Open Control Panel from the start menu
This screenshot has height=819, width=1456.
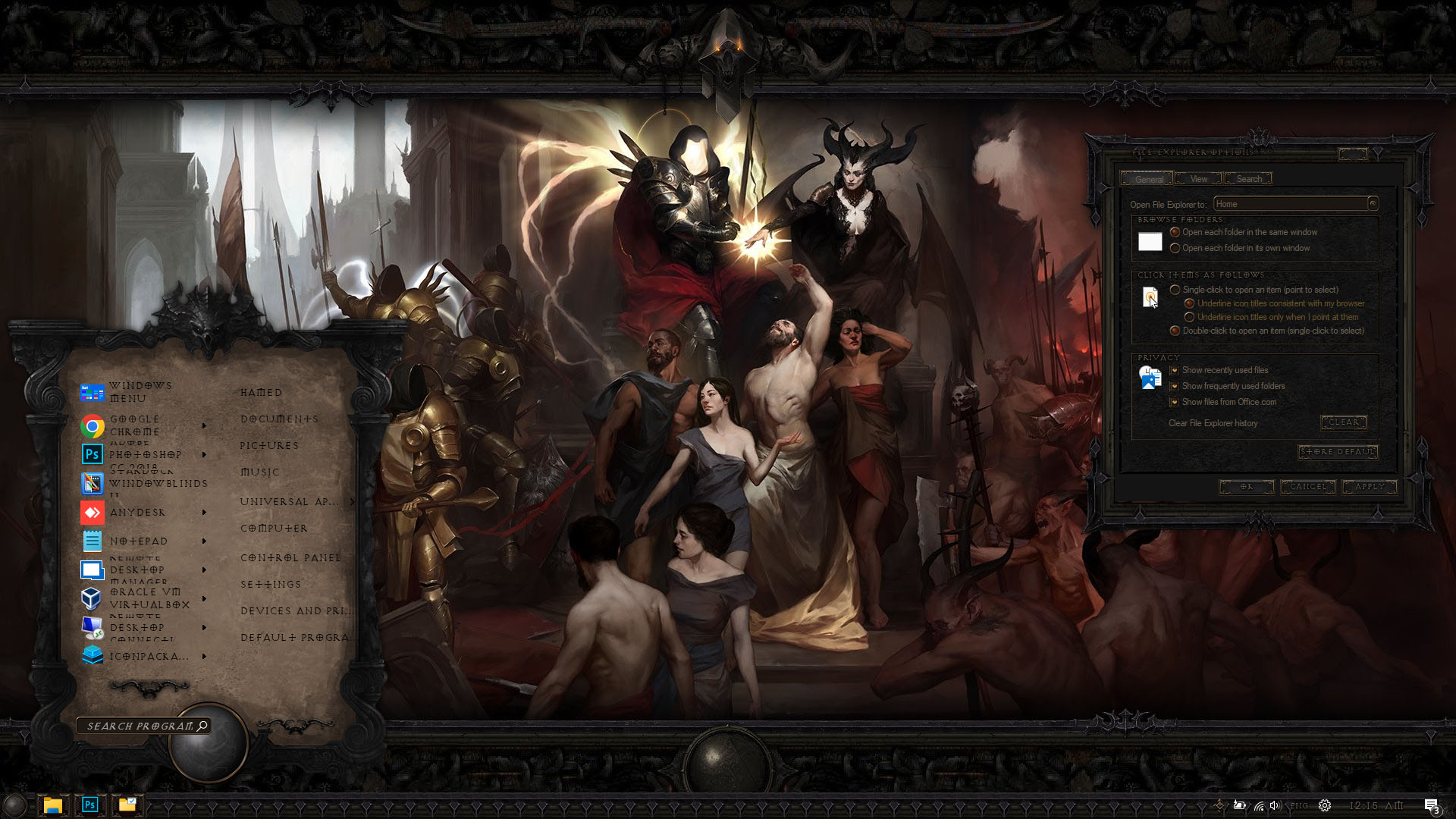(290, 558)
